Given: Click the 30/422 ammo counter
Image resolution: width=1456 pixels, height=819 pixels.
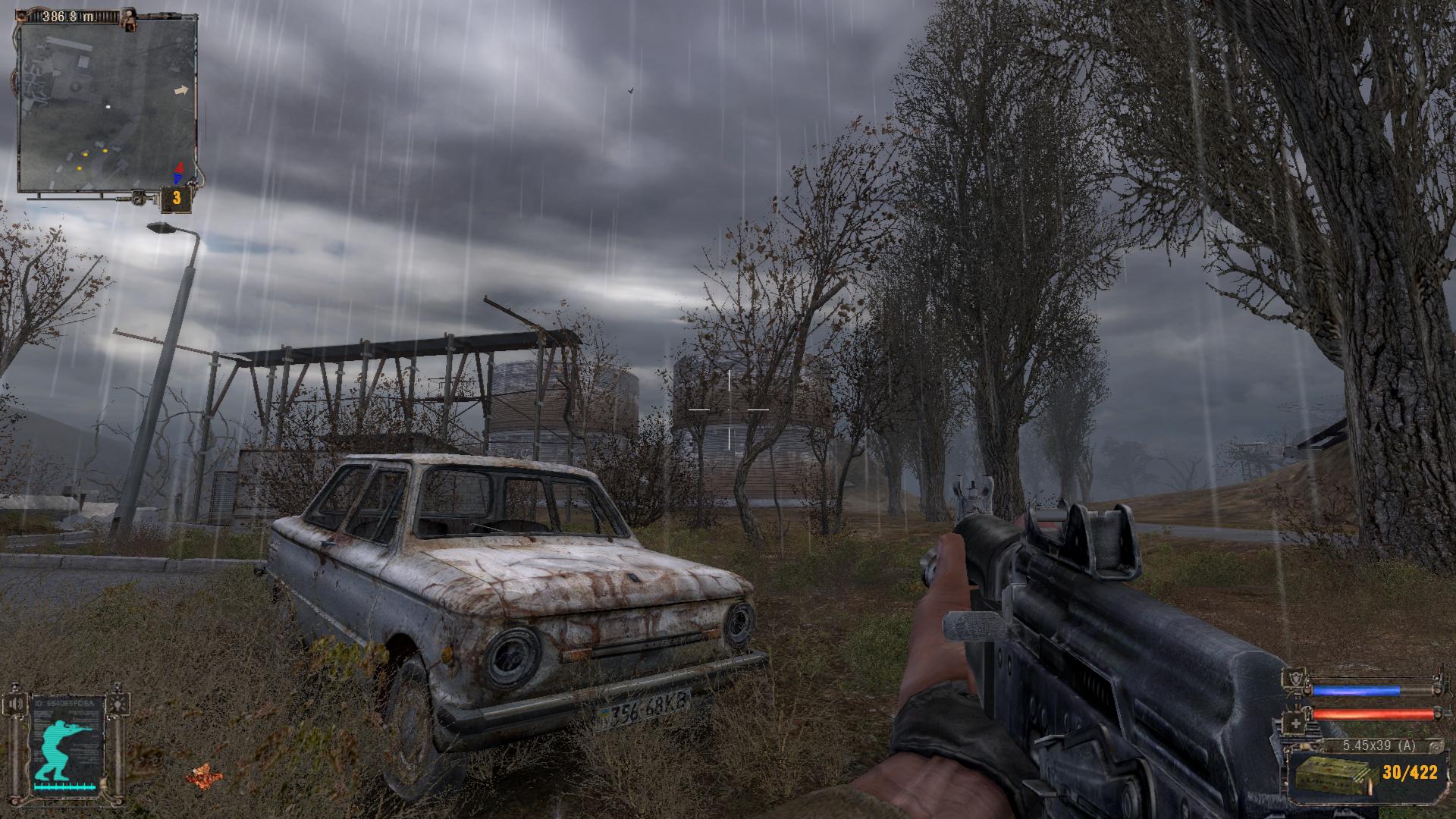Looking at the screenshot, I should tap(1410, 772).
